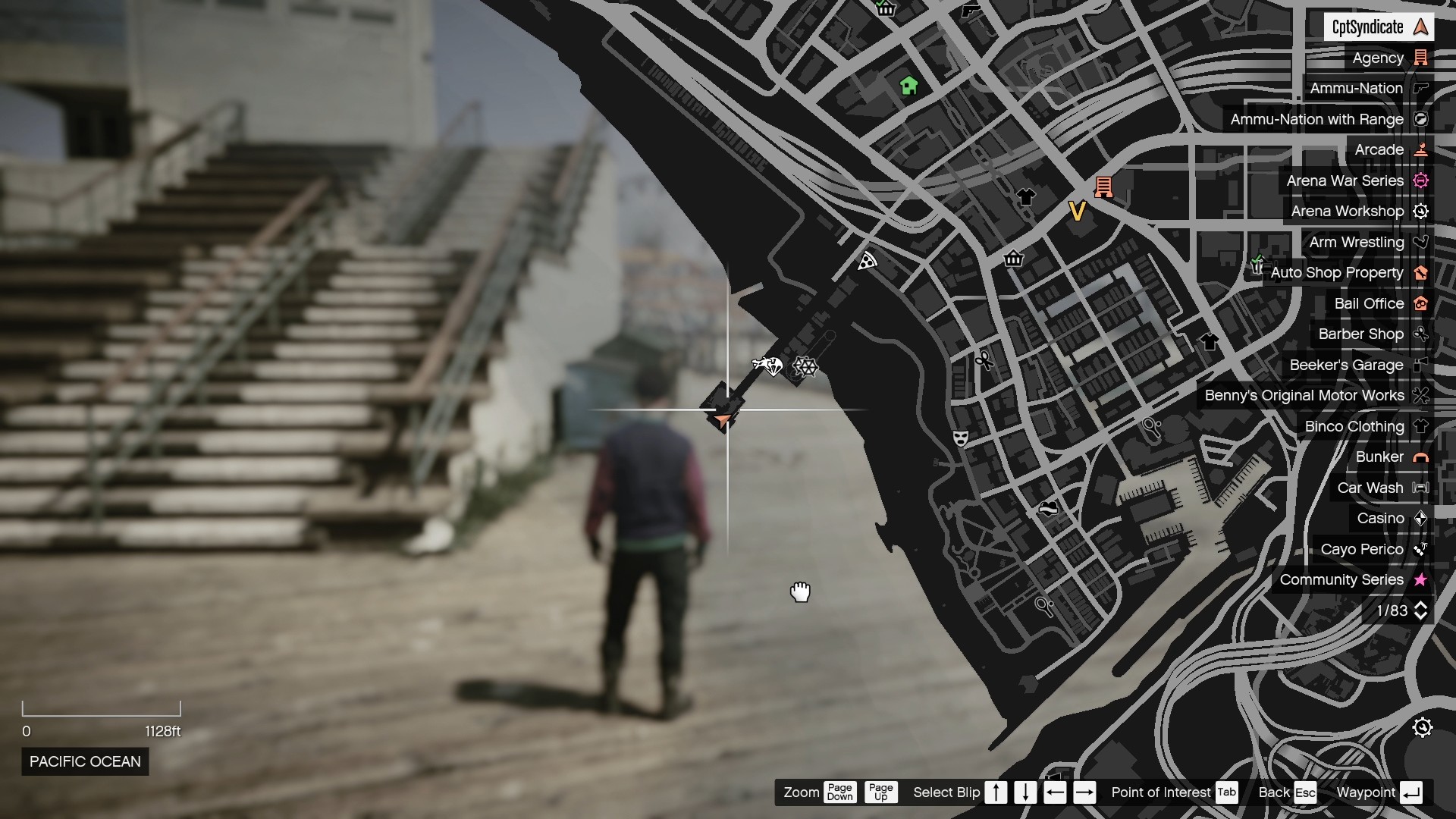Screen dimensions: 1456x819
Task: Toggle the Arm Wrestling blip visibility
Action: [1421, 242]
